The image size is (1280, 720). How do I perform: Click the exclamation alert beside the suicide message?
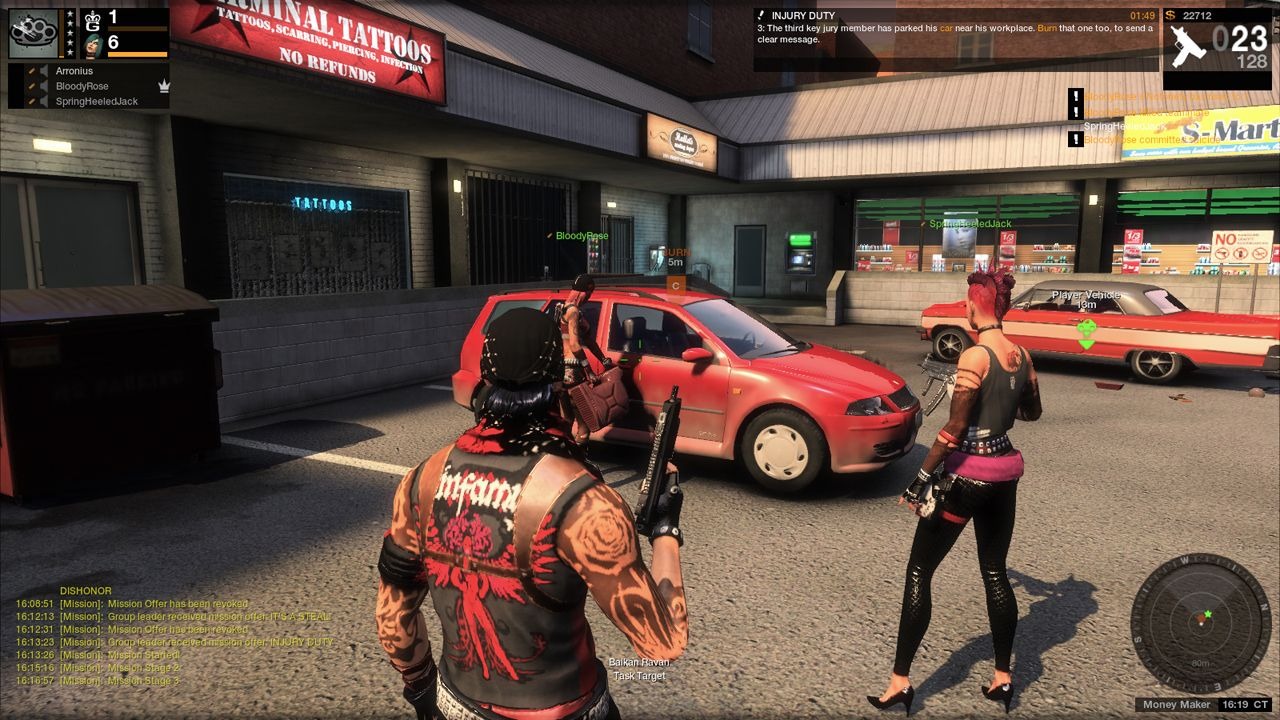pyautogui.click(x=1076, y=141)
